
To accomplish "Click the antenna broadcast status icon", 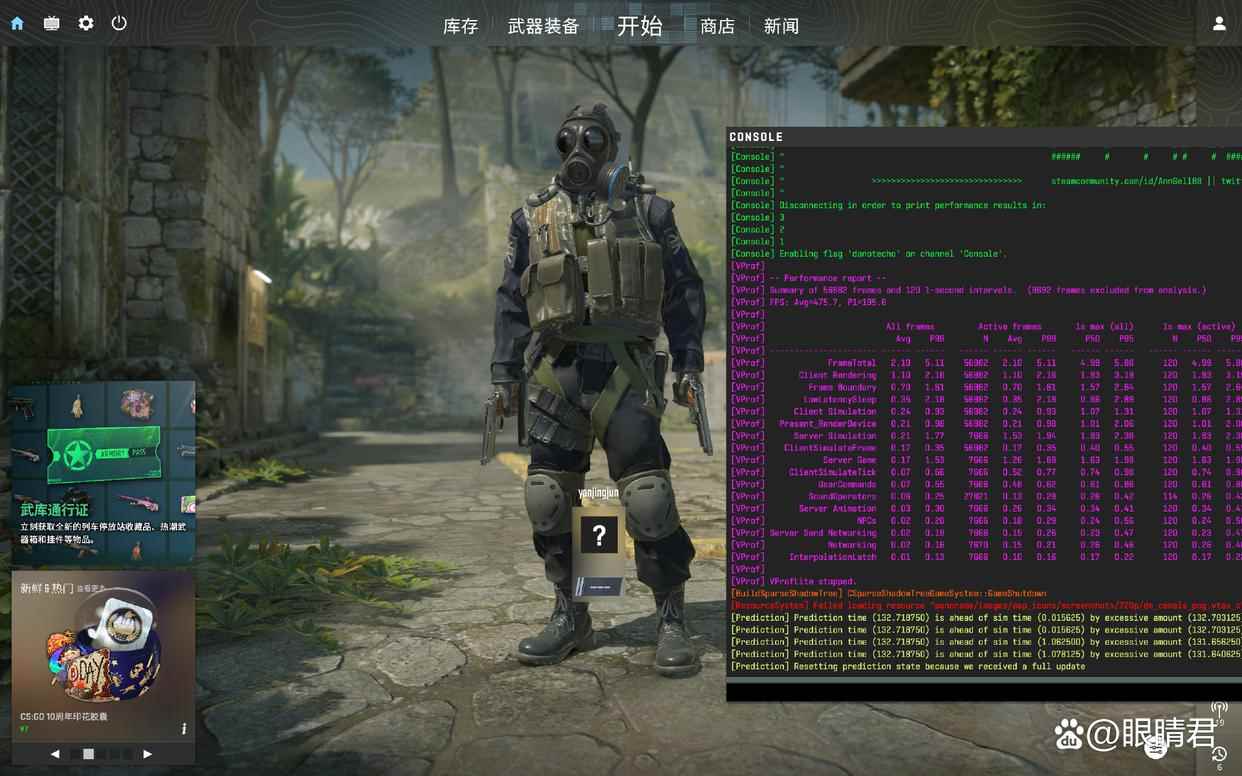I will point(1219,710).
